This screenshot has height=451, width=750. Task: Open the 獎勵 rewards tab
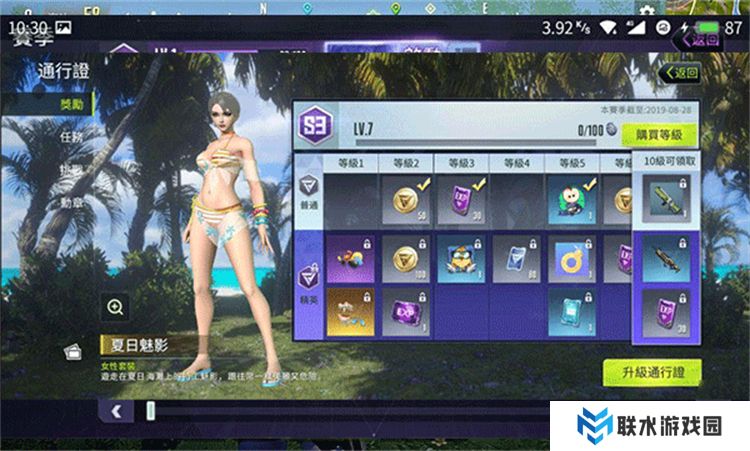pos(64,103)
